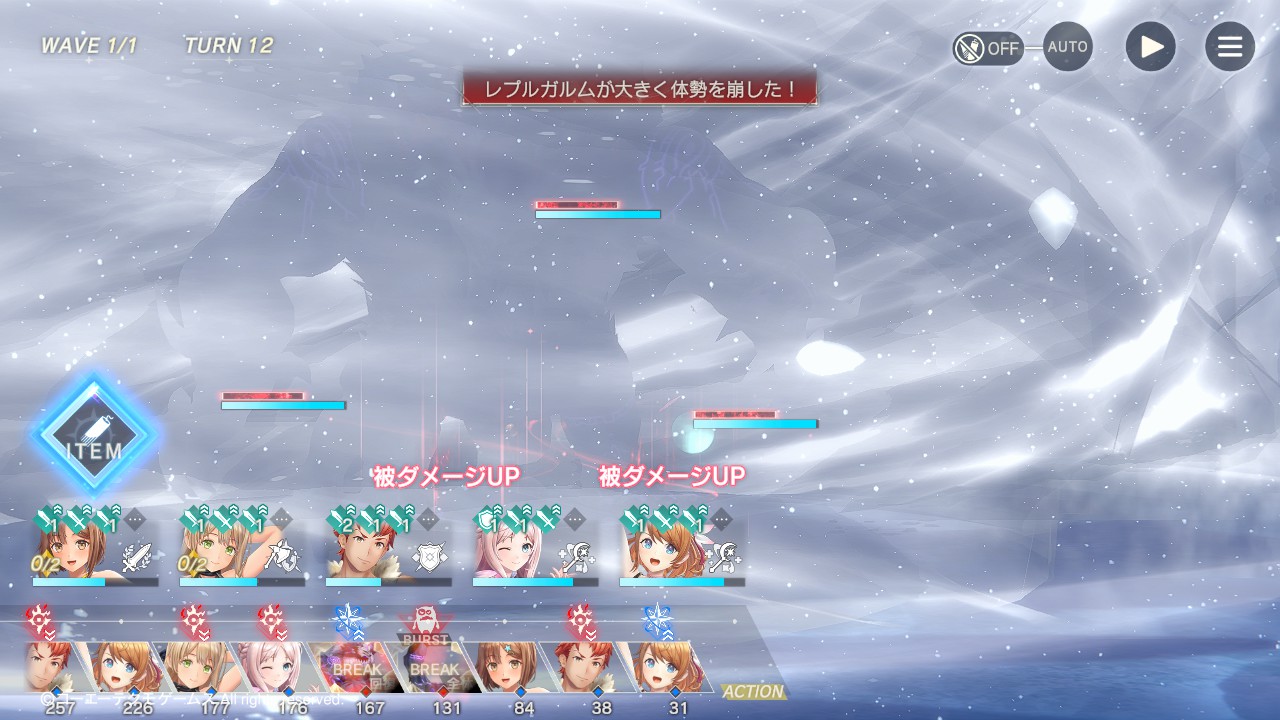Screen dimensions: 1280x720
Task: Toggle the item auto-use OFF switch
Action: [987, 47]
